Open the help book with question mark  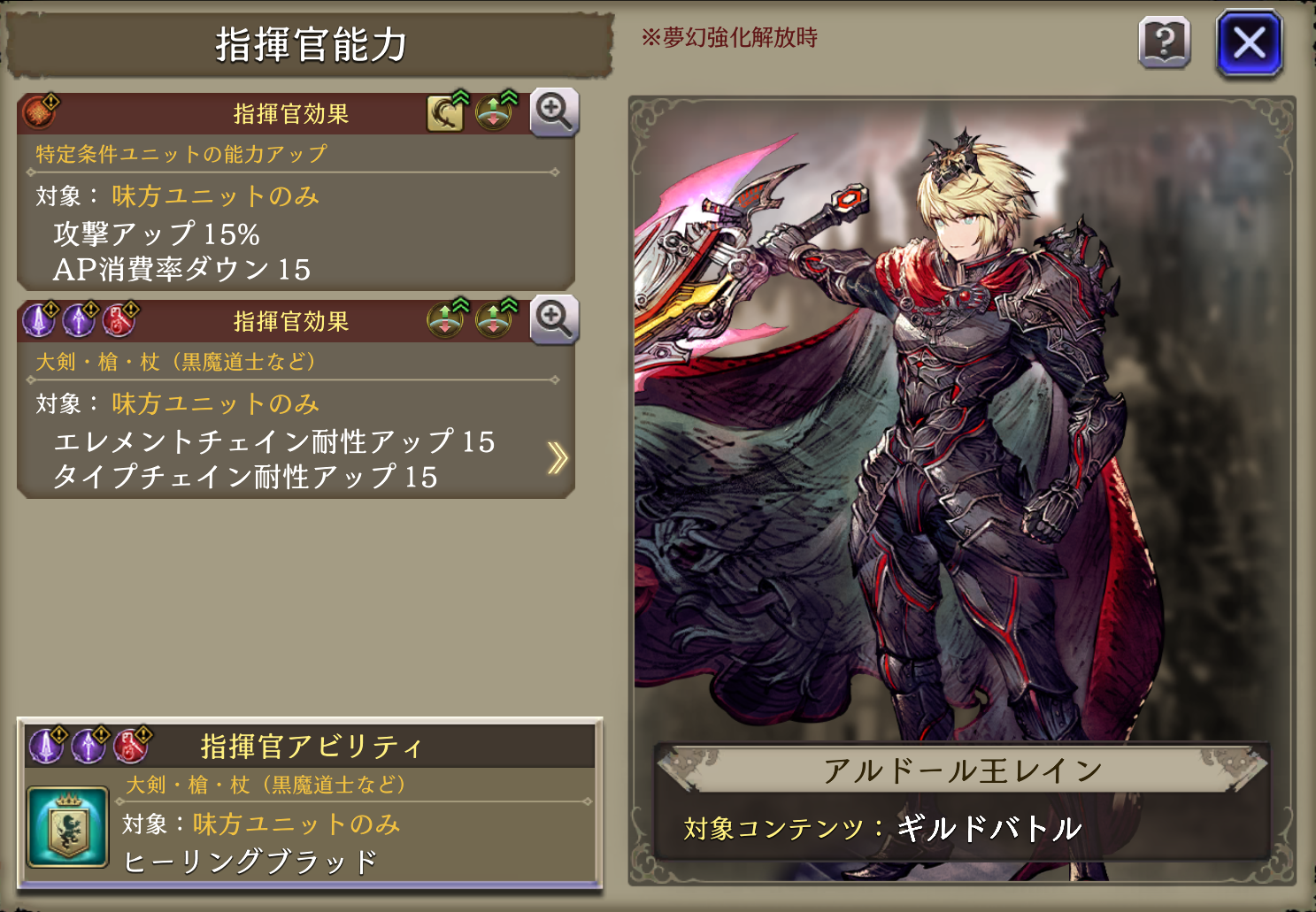click(1165, 42)
